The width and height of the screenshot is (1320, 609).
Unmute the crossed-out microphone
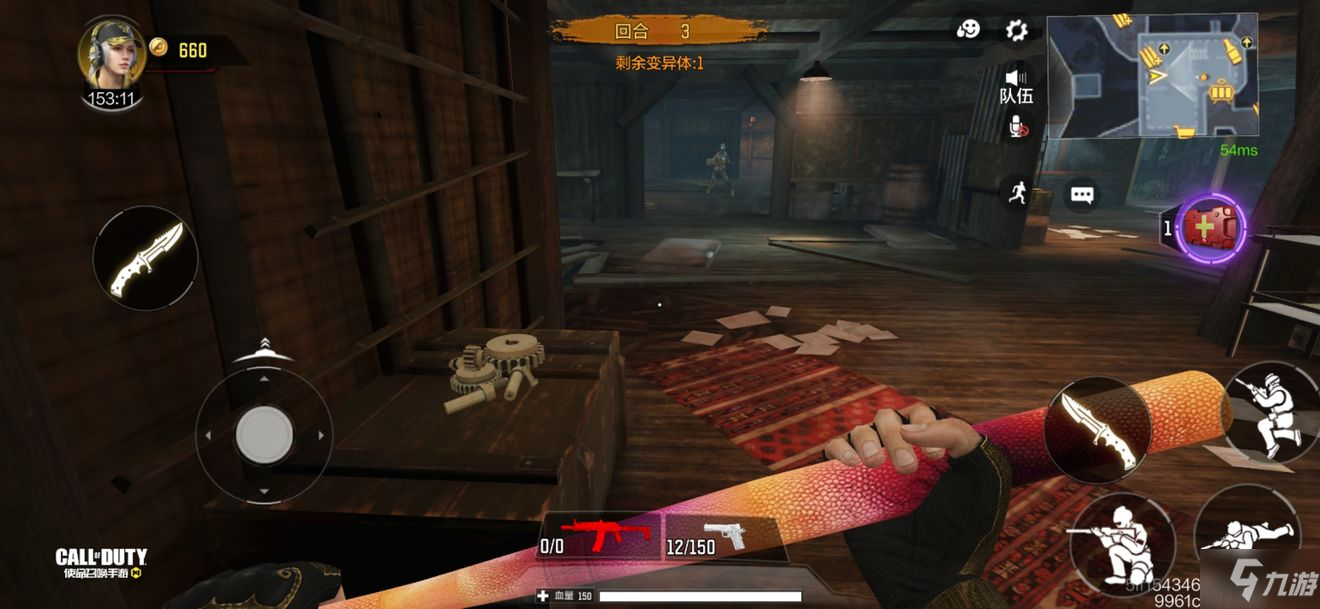(x=1017, y=127)
